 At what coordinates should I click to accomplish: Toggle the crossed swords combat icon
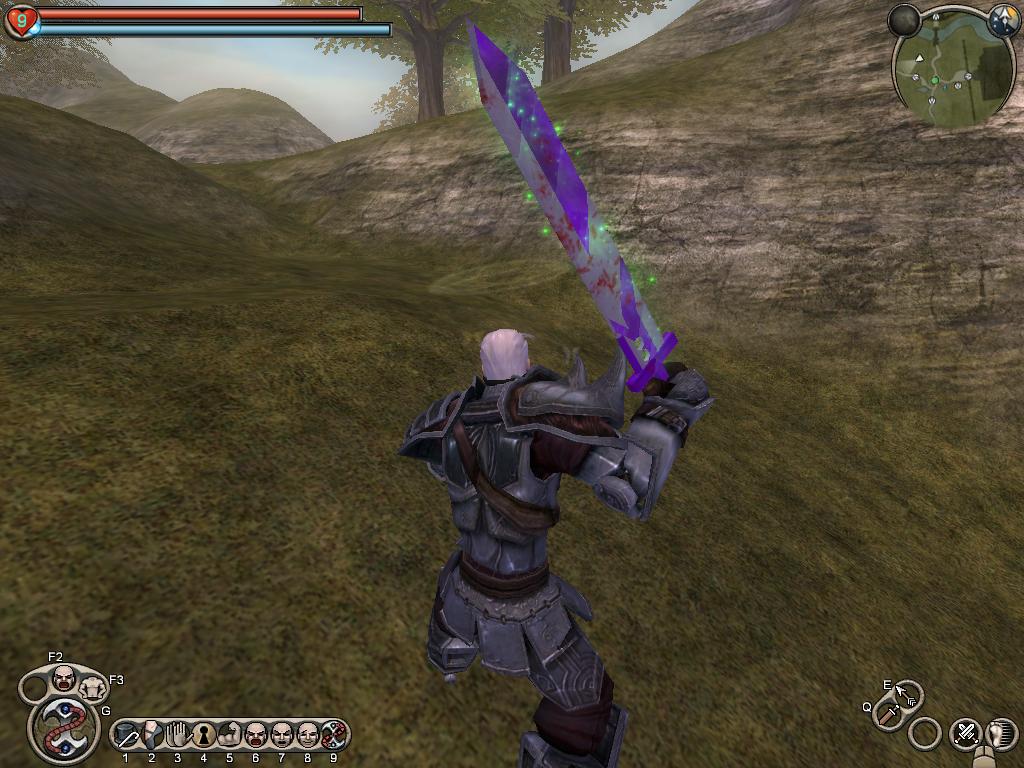click(x=965, y=734)
